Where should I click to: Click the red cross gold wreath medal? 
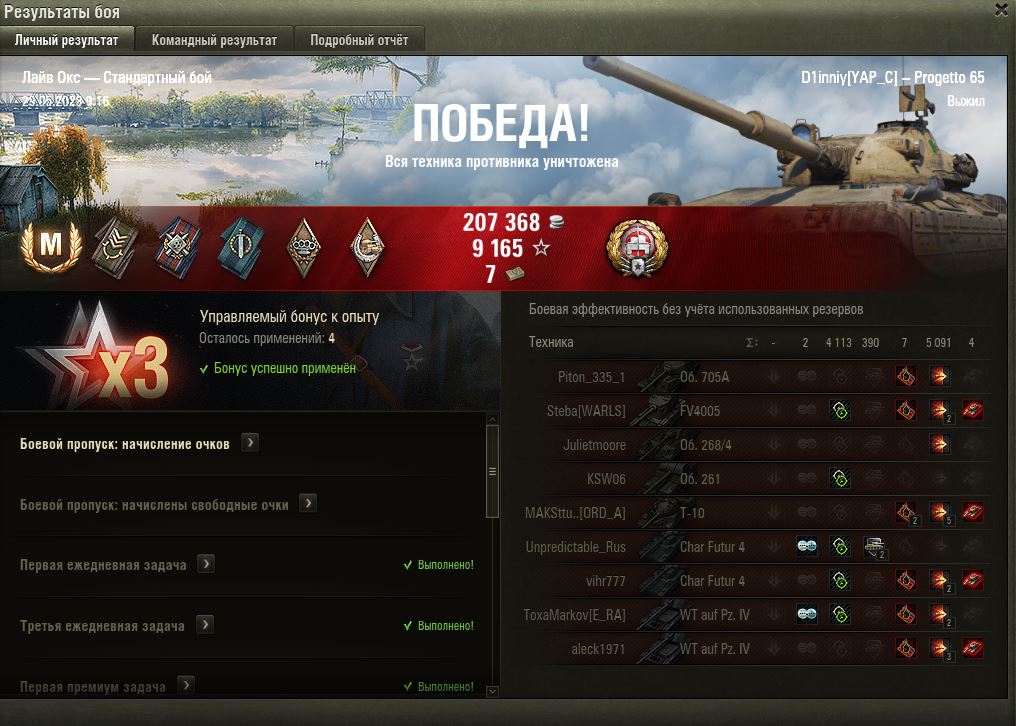pos(637,248)
